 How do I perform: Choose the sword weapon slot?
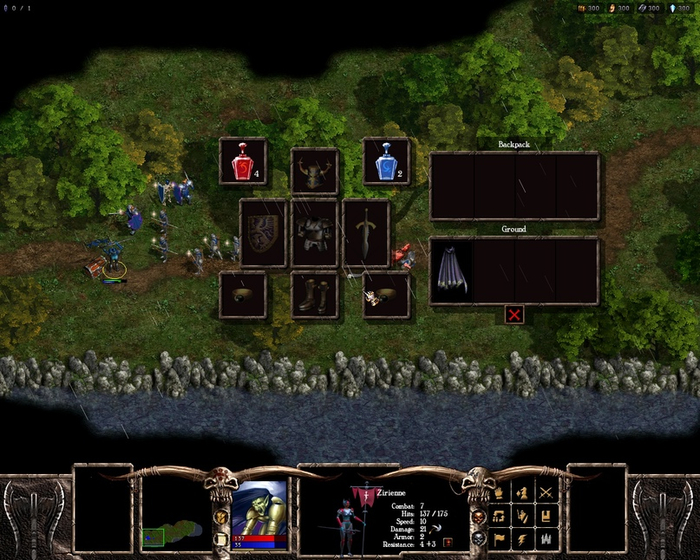pyautogui.click(x=366, y=232)
